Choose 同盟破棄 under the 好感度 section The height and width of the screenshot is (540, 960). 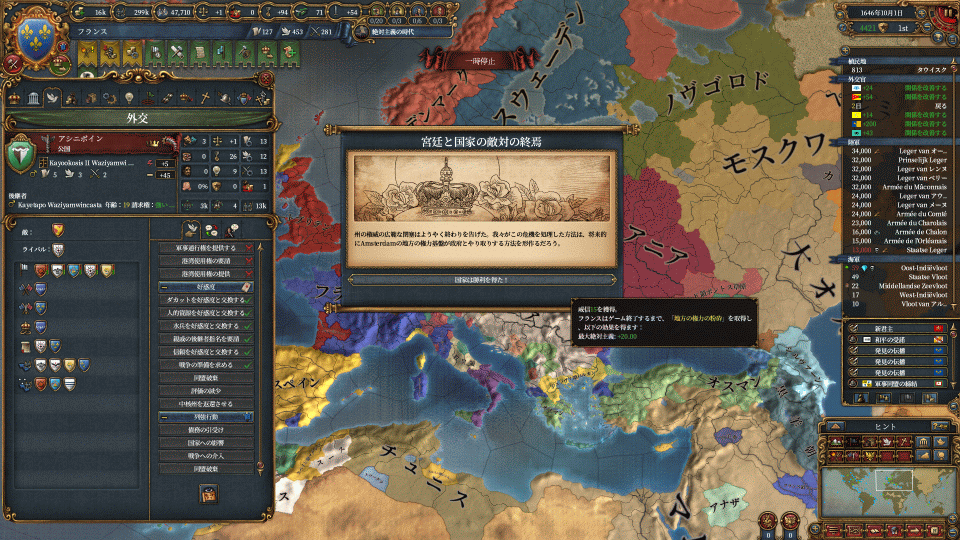click(x=203, y=378)
